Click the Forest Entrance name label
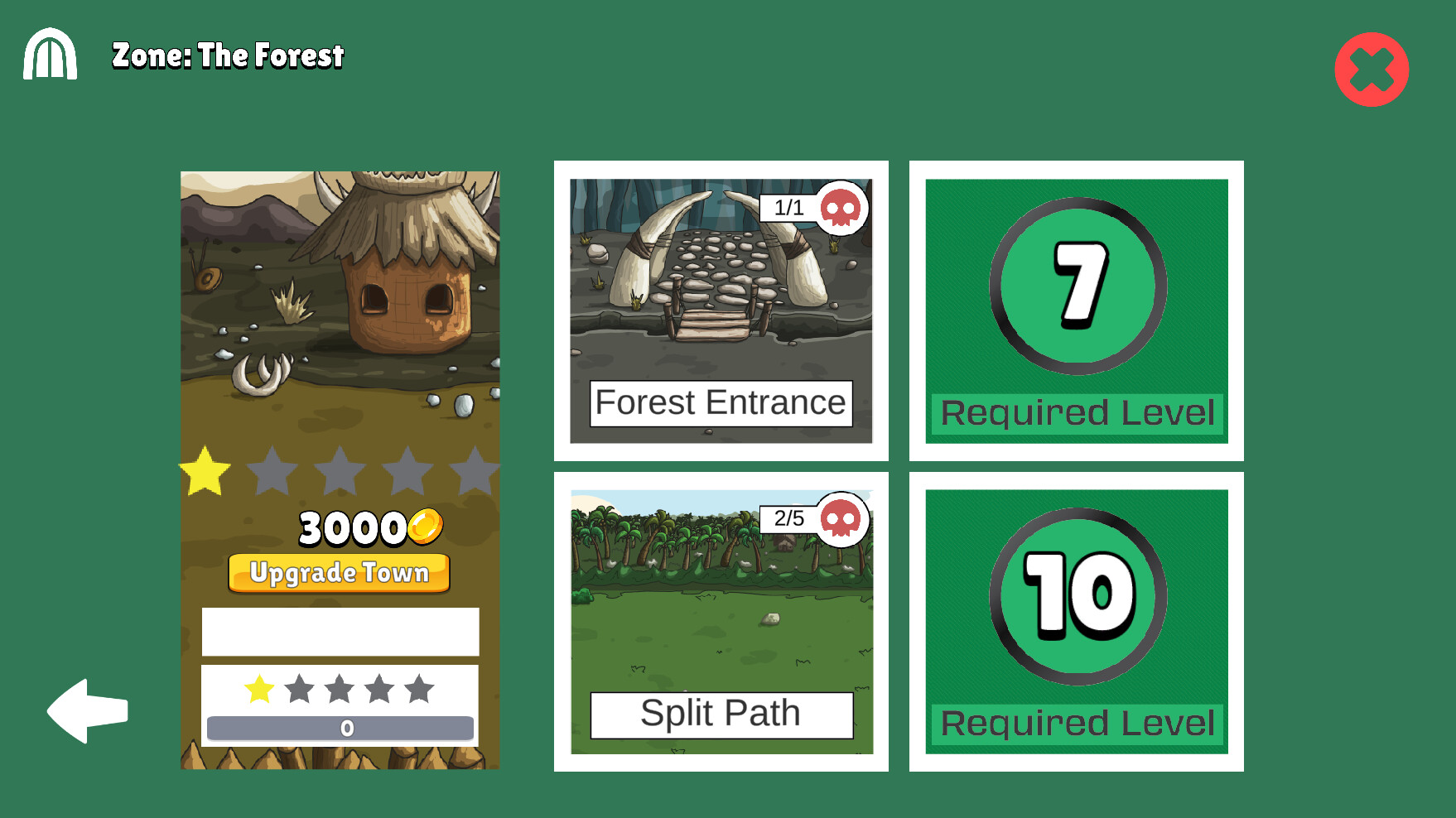The width and height of the screenshot is (1456, 818). coord(723,402)
